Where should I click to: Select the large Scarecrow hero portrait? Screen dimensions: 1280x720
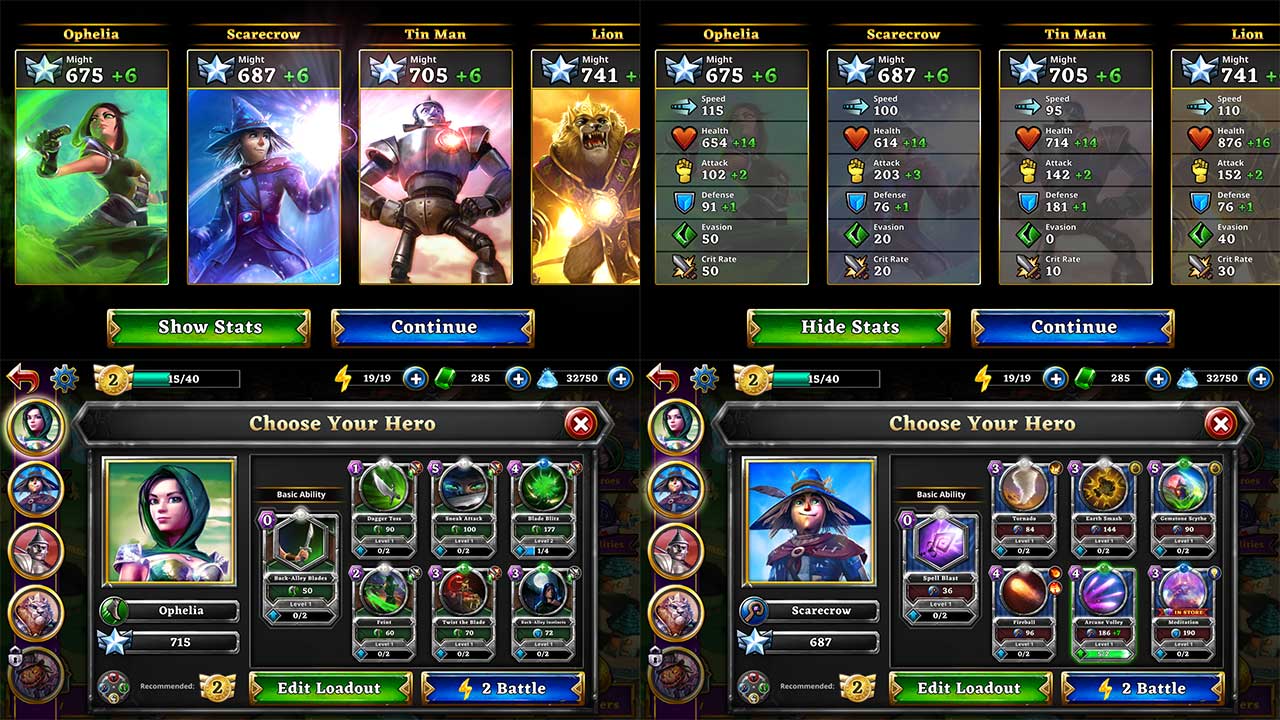809,521
